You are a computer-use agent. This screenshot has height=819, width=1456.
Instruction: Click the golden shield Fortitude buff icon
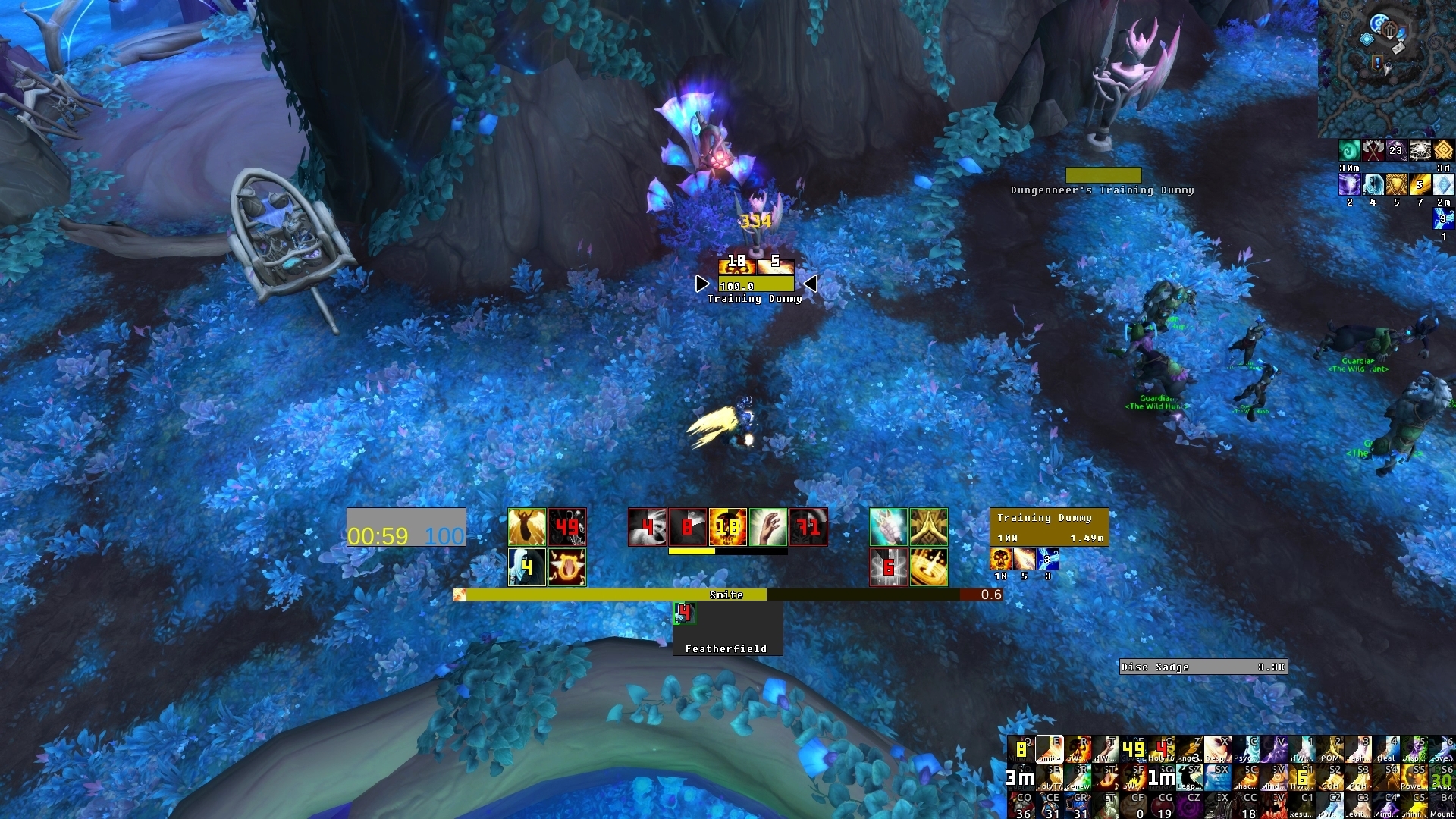click(1397, 184)
